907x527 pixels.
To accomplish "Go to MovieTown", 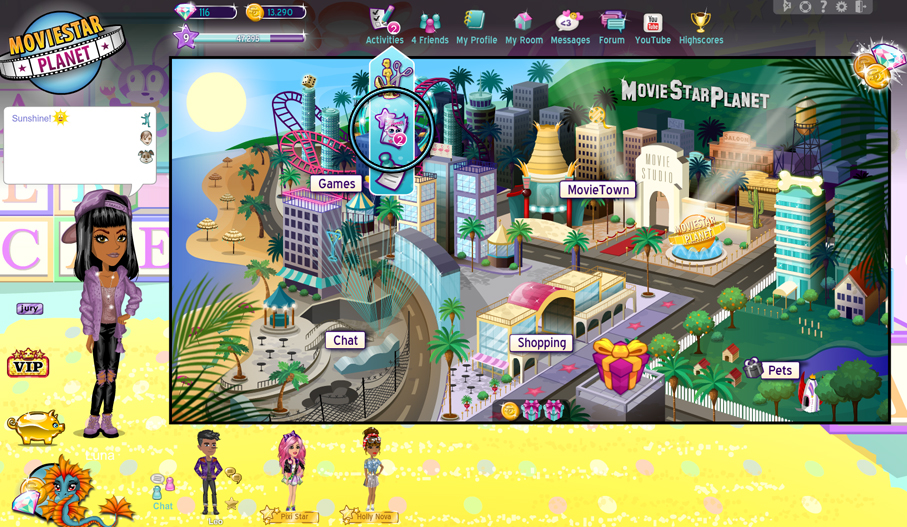I will click(598, 190).
